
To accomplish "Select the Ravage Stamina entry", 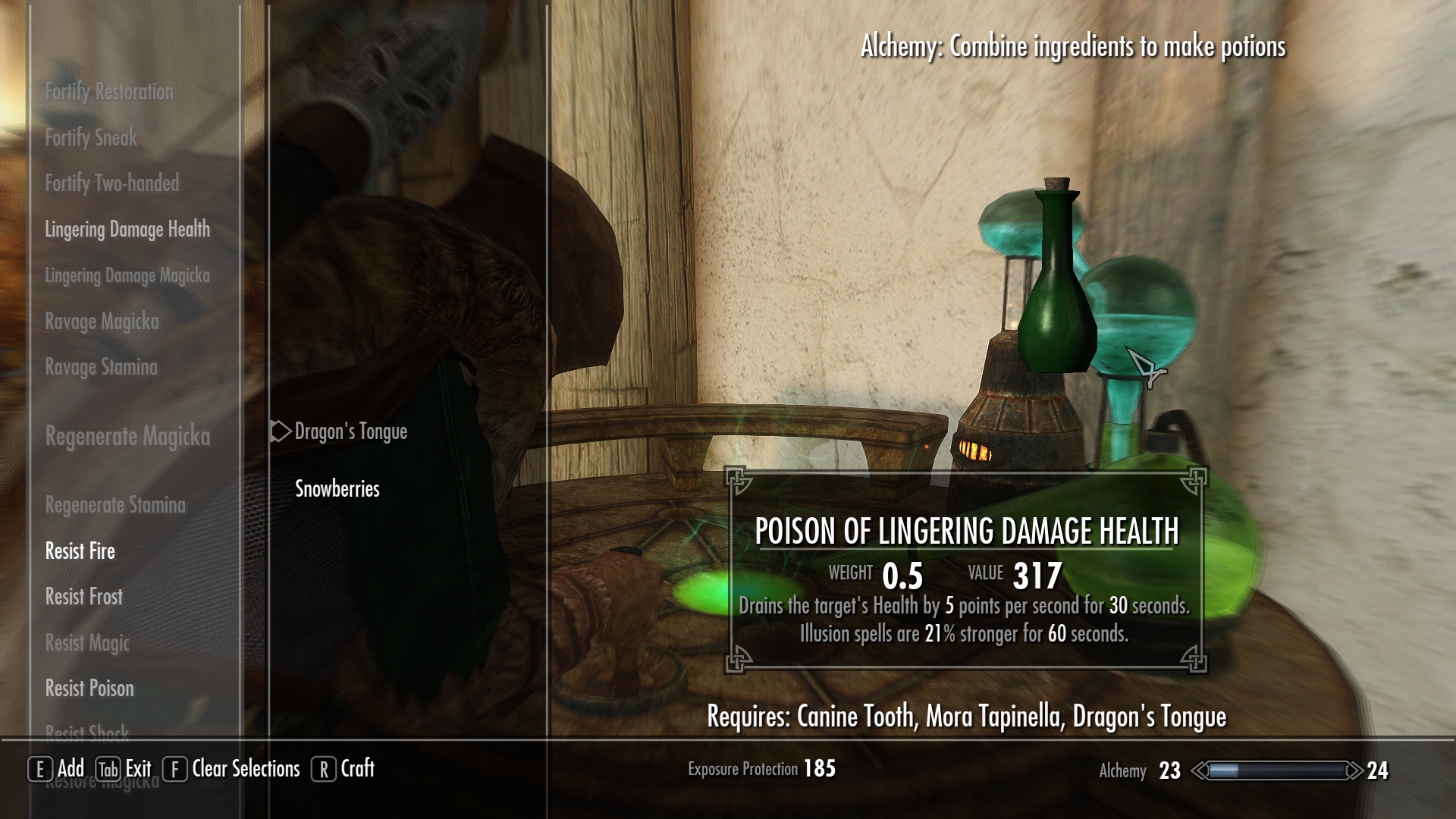I will coord(101,367).
